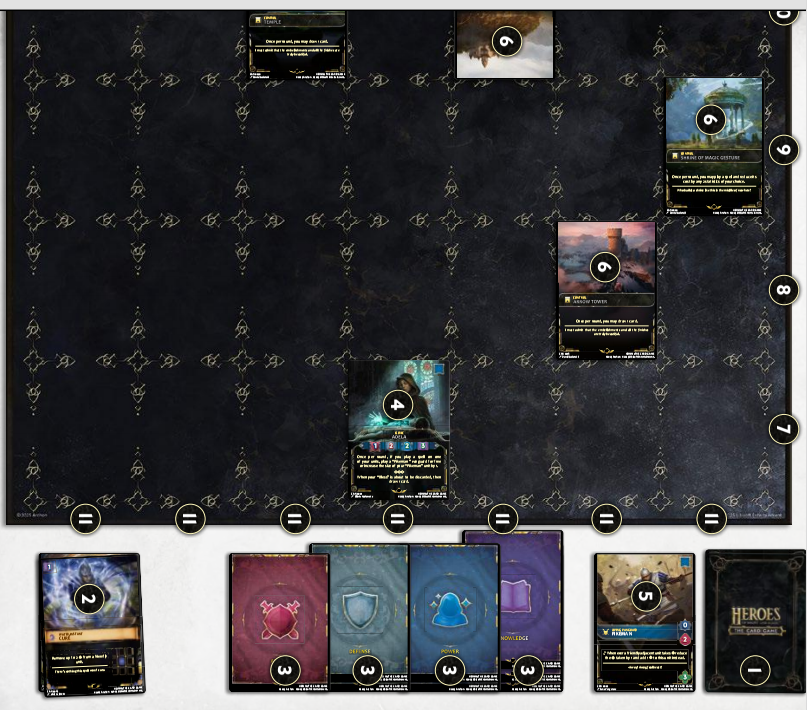807x710 pixels.
Task: Select the Cure spell card pile
Action: point(89,622)
